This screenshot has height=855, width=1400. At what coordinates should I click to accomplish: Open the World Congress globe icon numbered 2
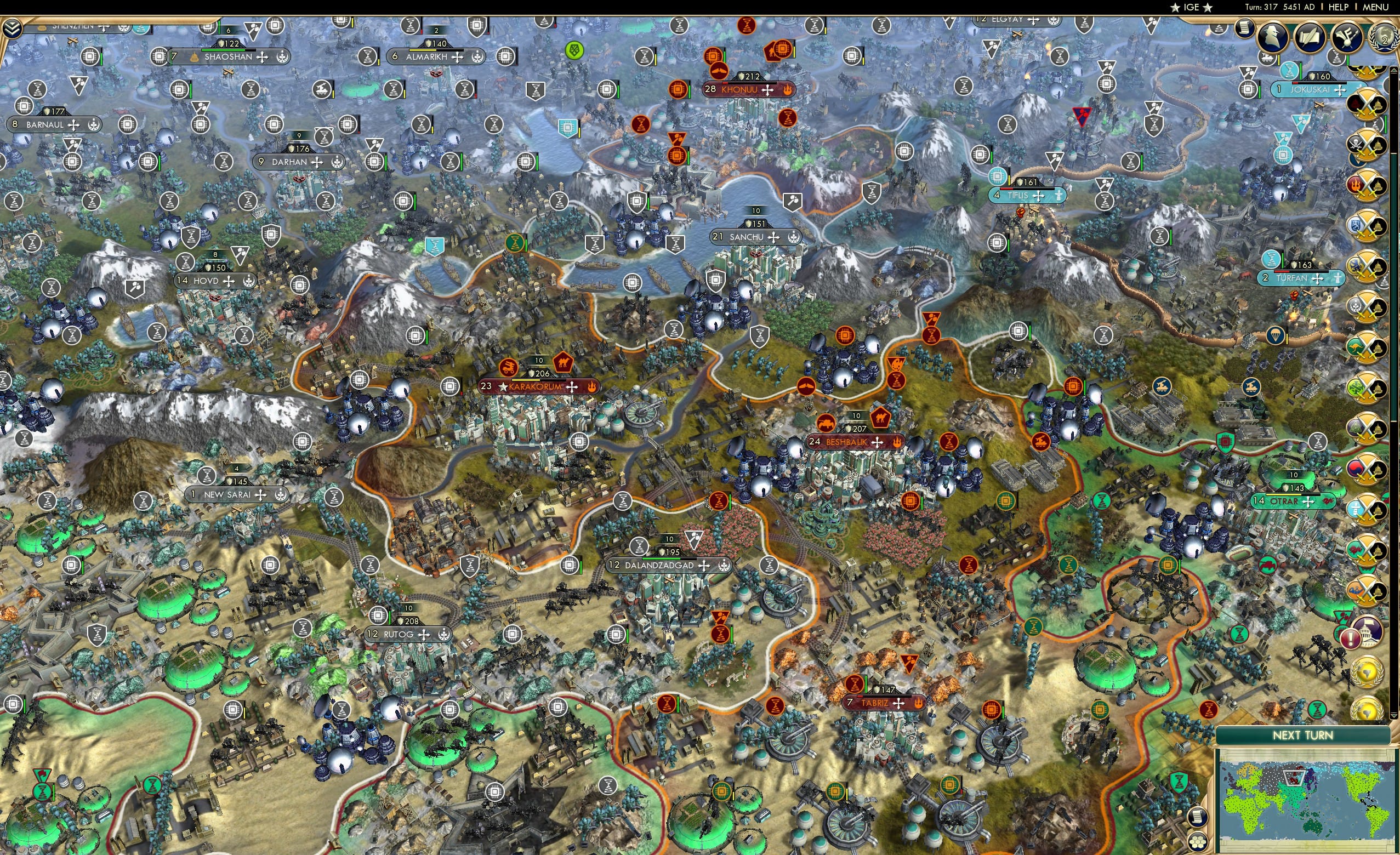click(x=1384, y=38)
